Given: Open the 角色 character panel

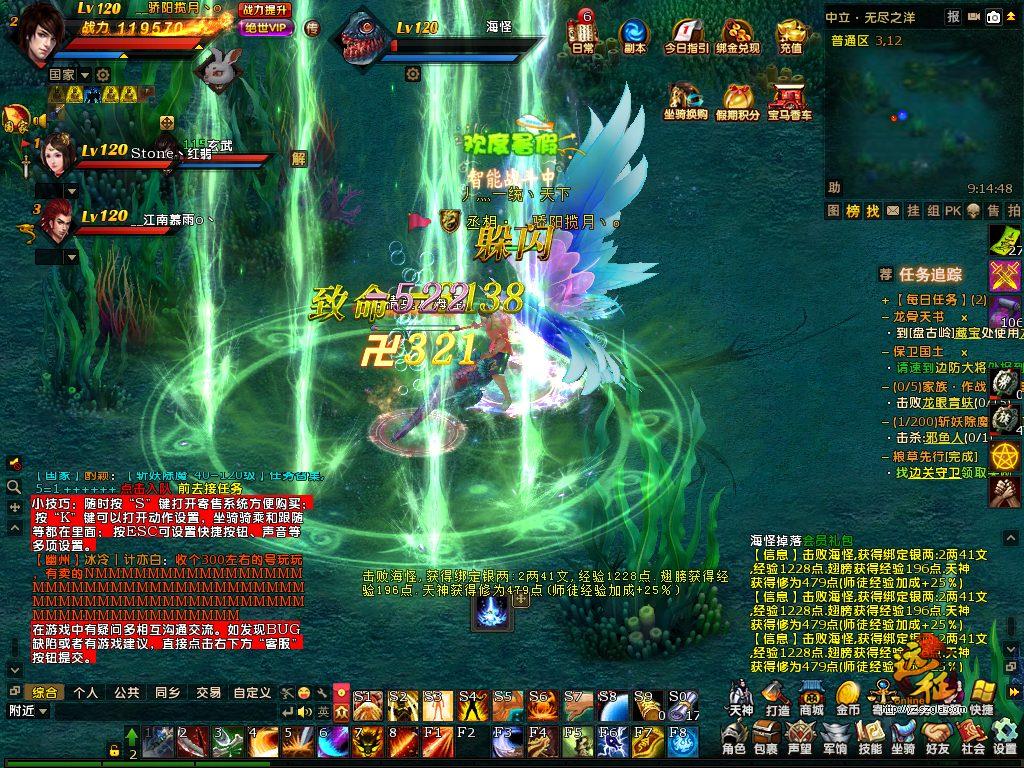Looking at the screenshot, I should (734, 738).
